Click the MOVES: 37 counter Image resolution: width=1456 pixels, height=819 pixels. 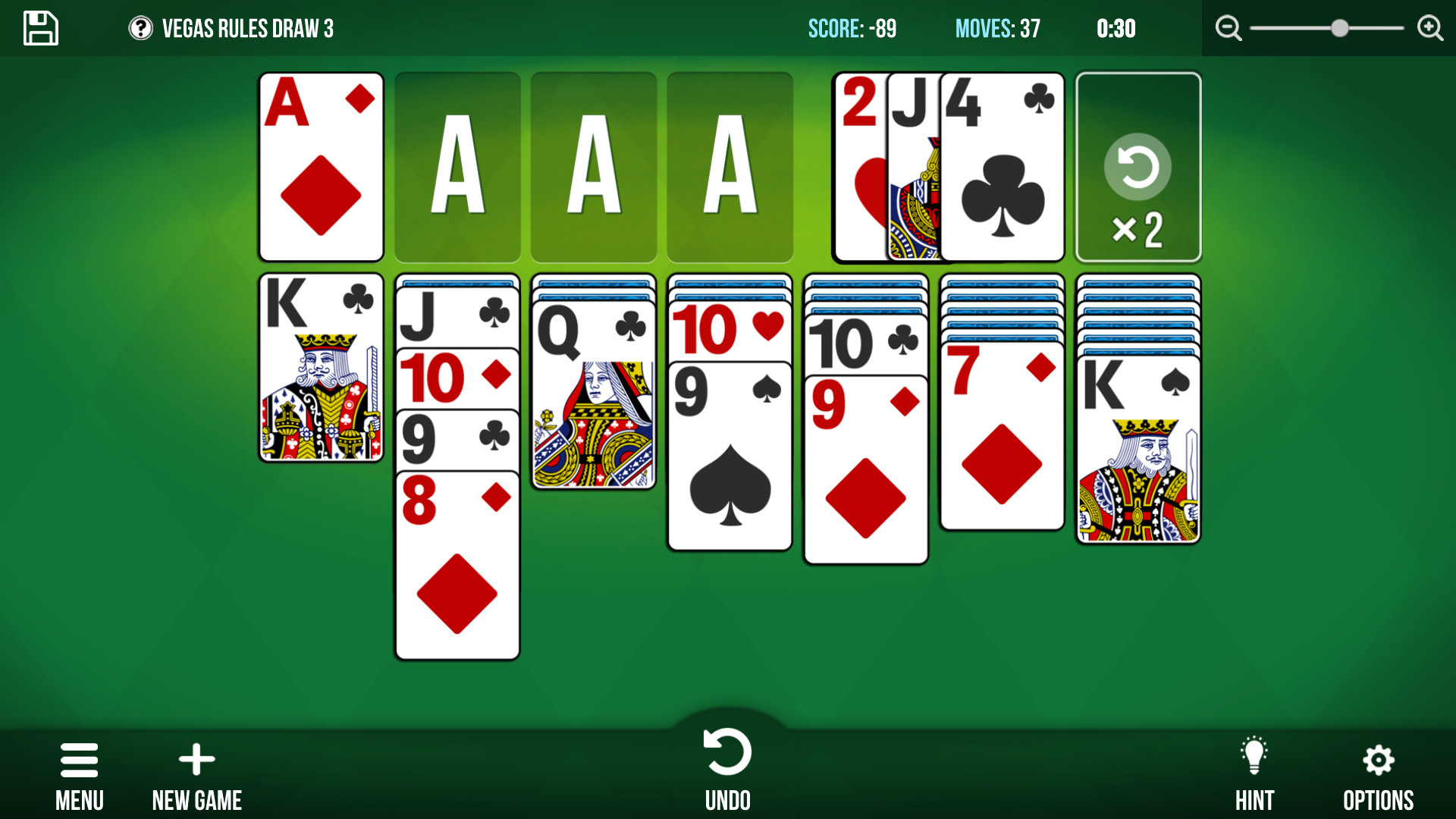click(x=997, y=29)
